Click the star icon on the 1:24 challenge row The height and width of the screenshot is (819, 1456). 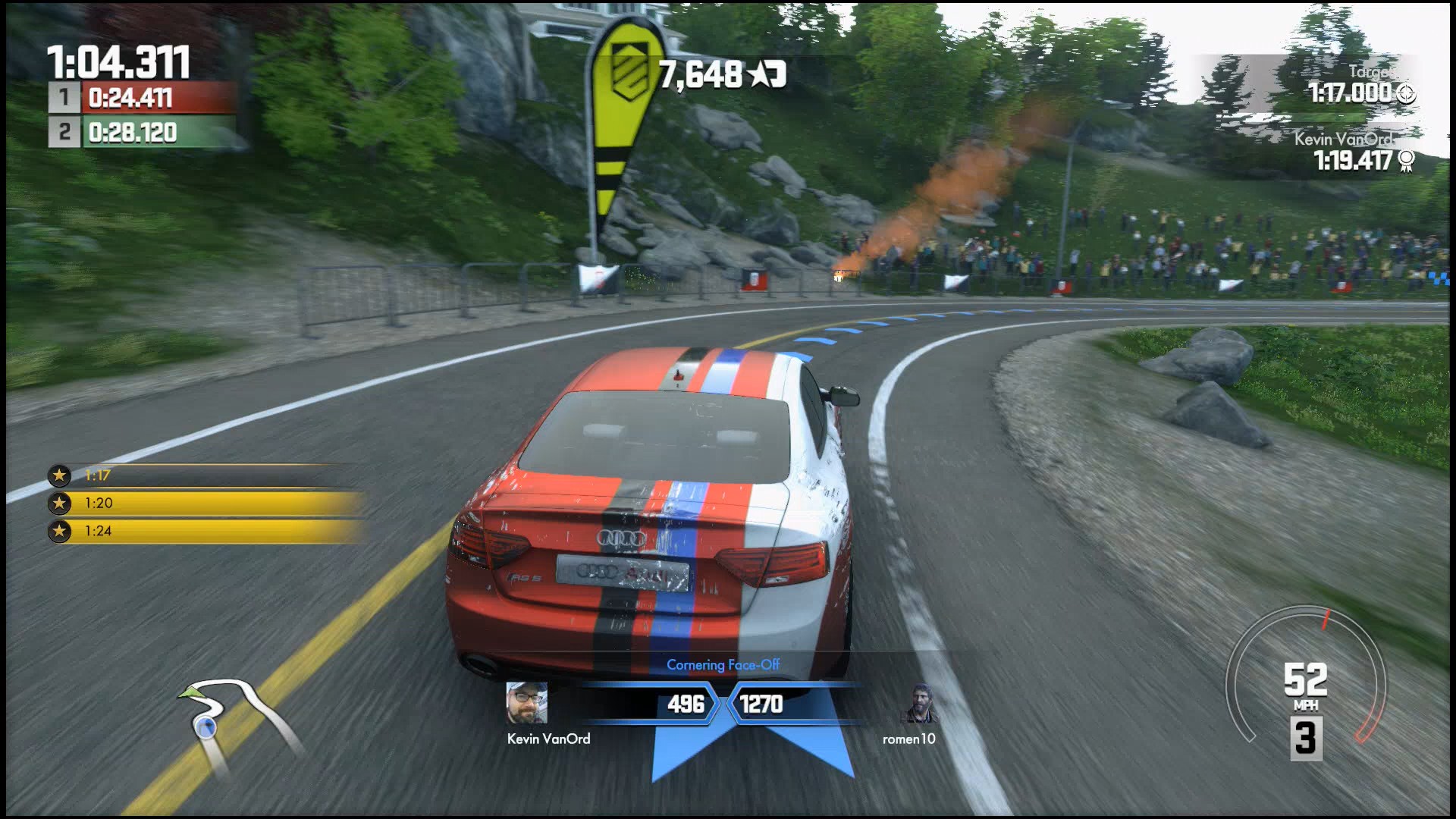pyautogui.click(x=60, y=532)
